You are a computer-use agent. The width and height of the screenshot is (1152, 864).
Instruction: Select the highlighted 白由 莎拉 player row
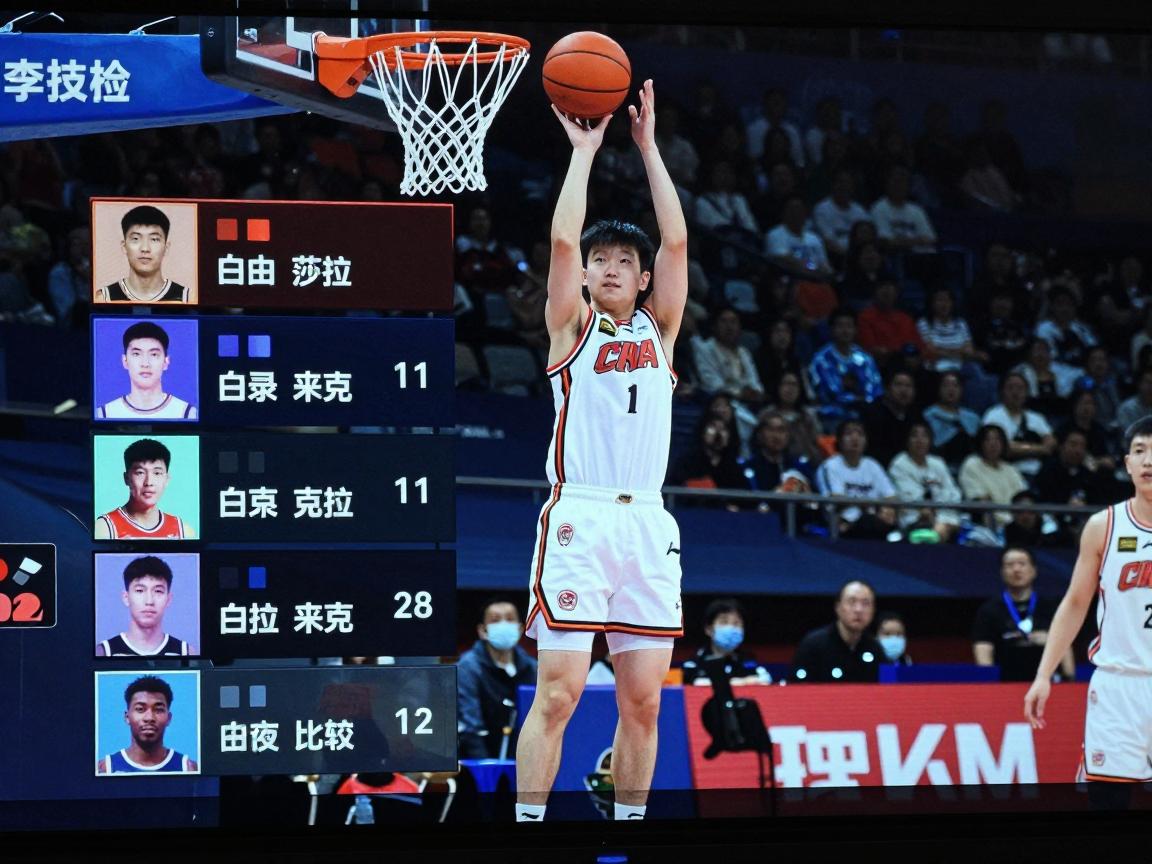(x=272, y=254)
